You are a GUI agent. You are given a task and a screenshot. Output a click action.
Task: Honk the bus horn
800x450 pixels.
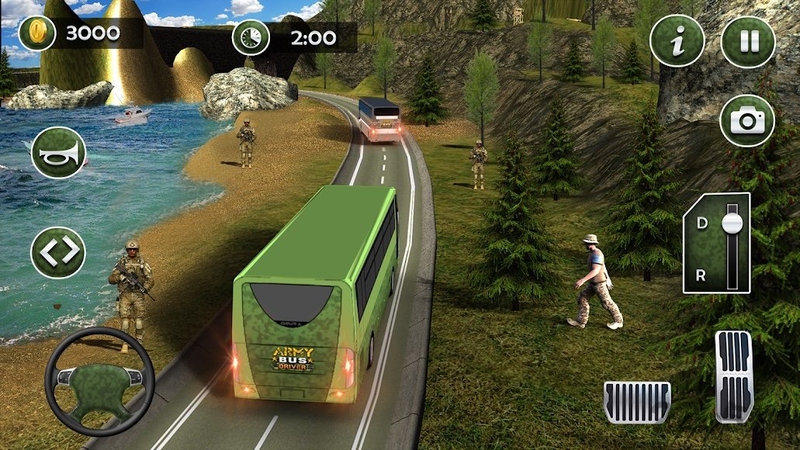pyautogui.click(x=58, y=153)
